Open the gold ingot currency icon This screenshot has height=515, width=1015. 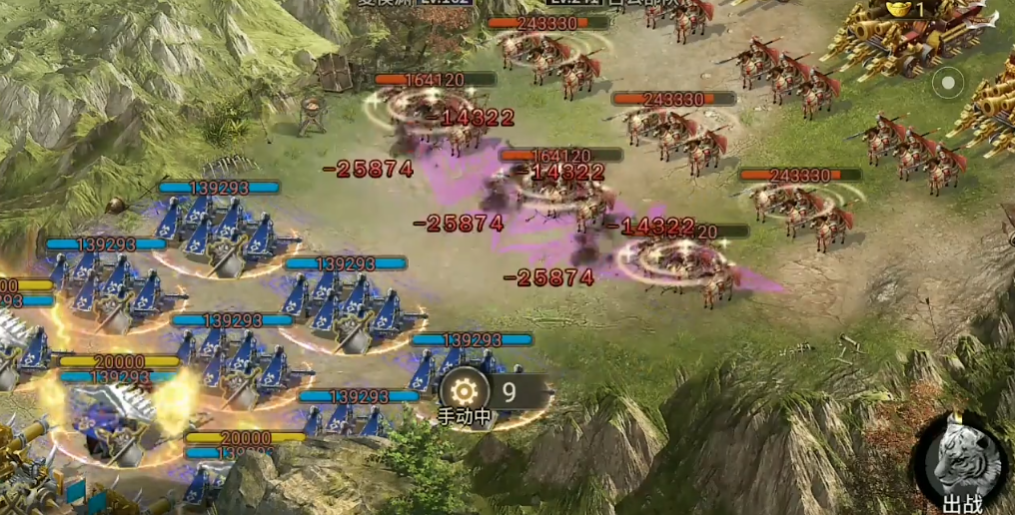click(x=895, y=9)
